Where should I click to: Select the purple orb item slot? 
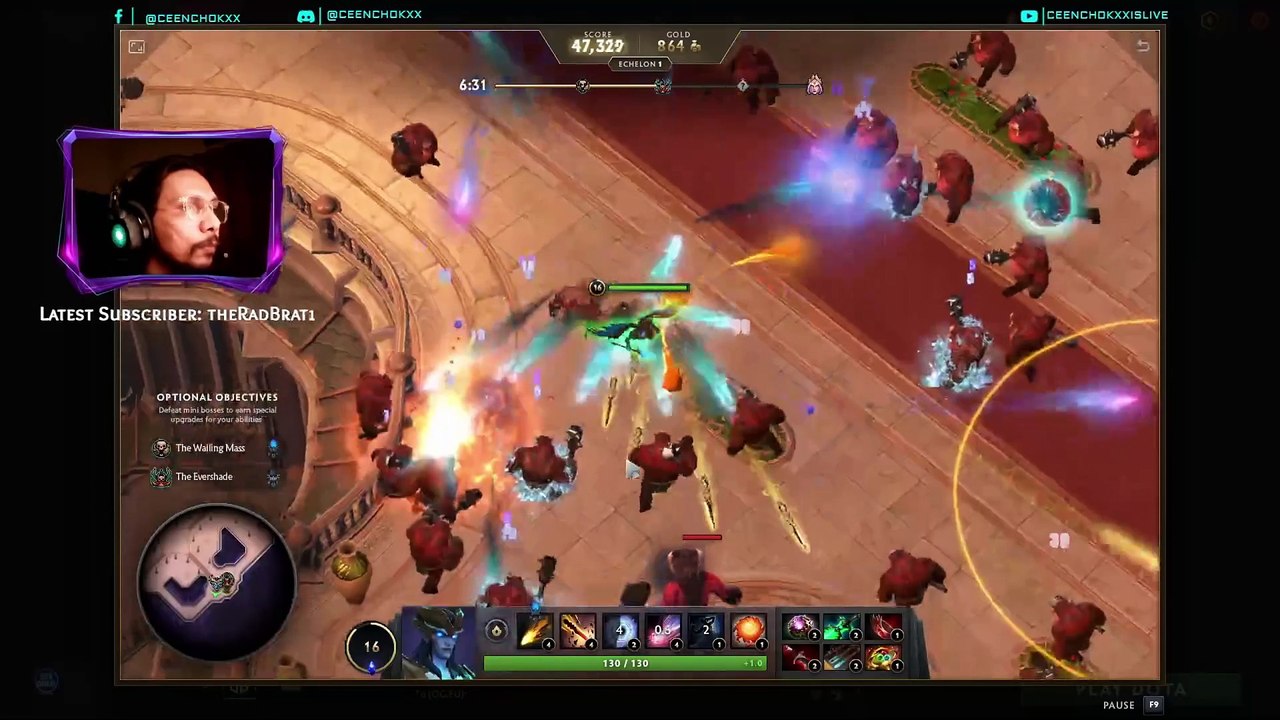[800, 627]
